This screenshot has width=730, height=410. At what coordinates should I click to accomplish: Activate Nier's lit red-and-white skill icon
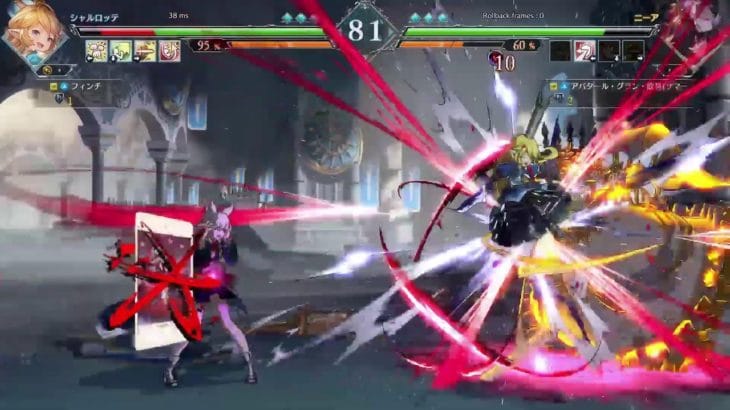coord(585,51)
